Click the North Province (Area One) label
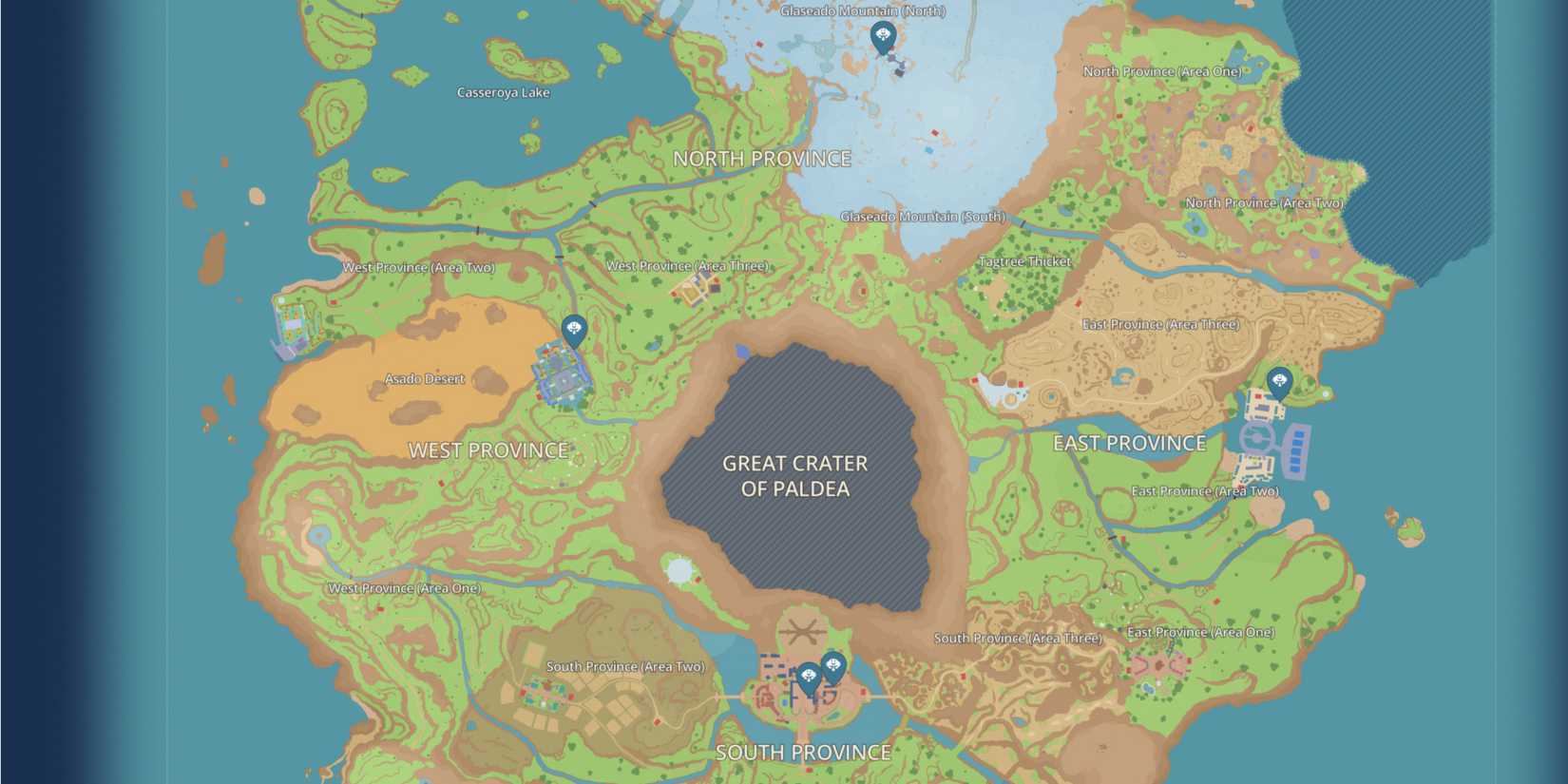1568x784 pixels. pos(1161,69)
